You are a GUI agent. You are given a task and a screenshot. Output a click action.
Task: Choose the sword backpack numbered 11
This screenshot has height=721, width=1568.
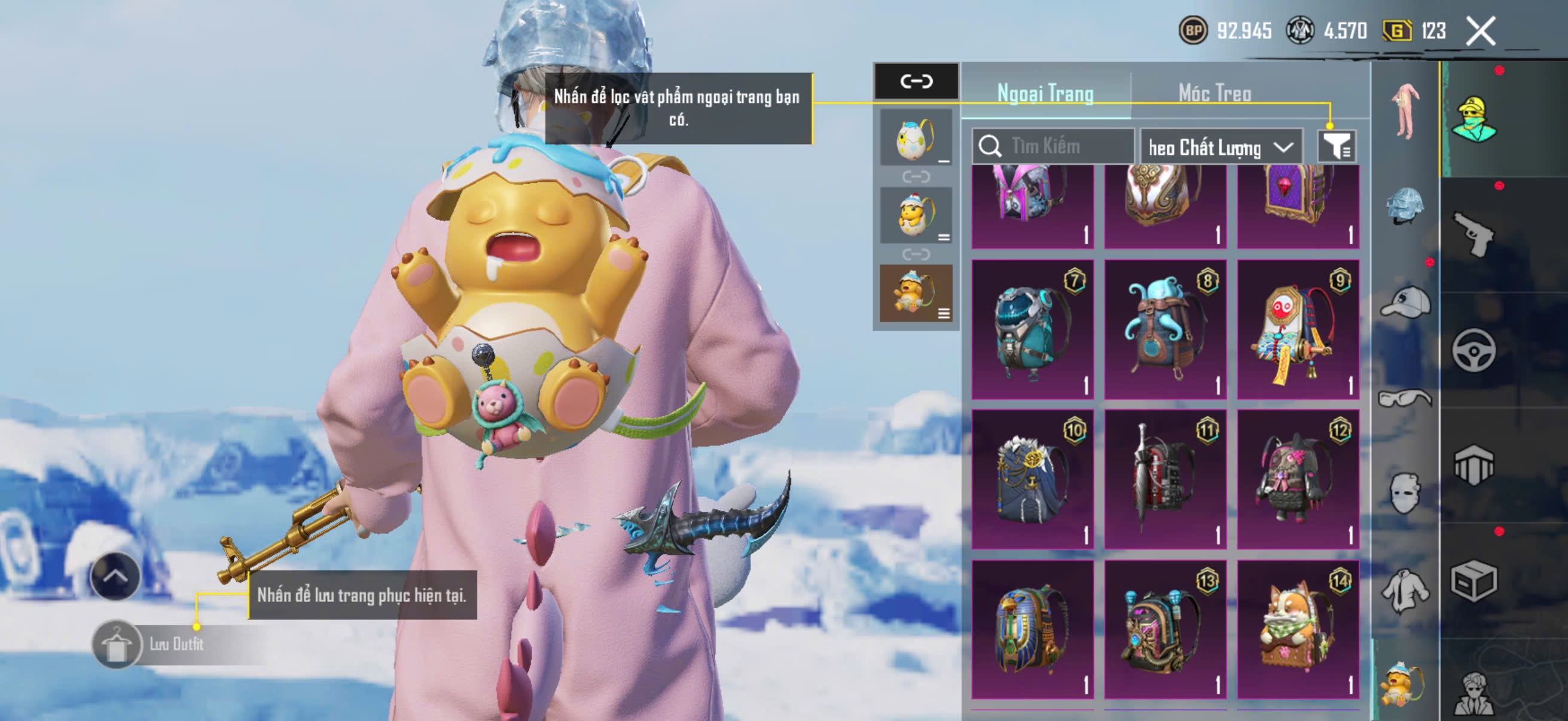coord(1165,479)
